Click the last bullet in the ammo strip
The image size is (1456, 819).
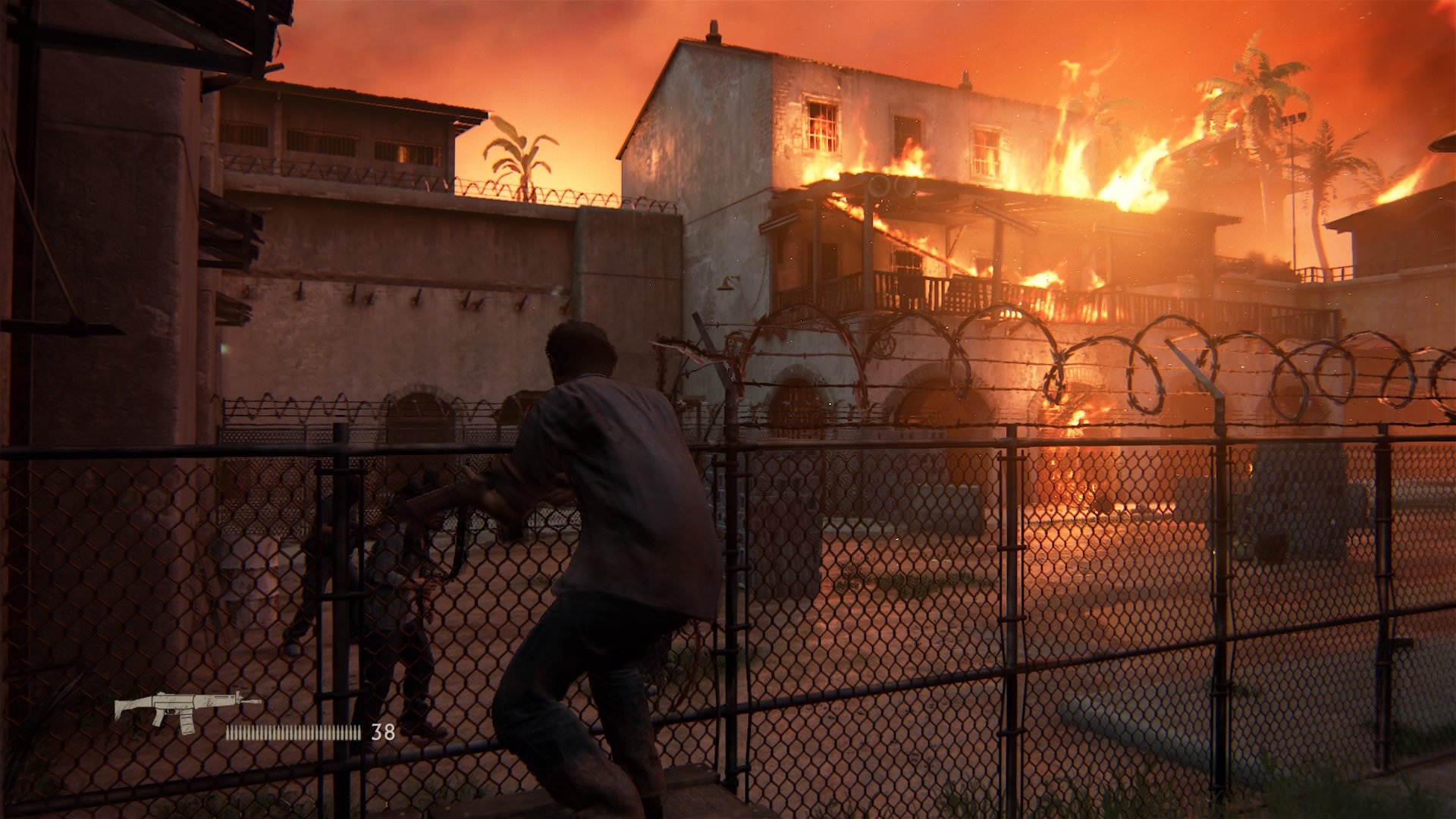359,731
